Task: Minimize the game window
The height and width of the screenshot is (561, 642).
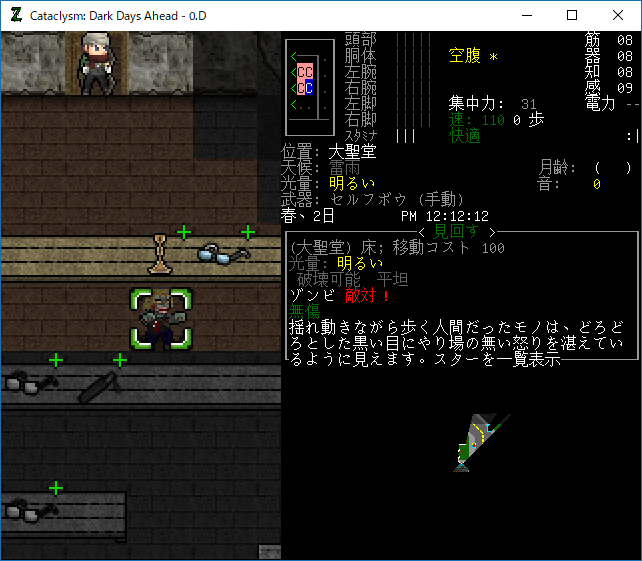Action: pyautogui.click(x=526, y=15)
